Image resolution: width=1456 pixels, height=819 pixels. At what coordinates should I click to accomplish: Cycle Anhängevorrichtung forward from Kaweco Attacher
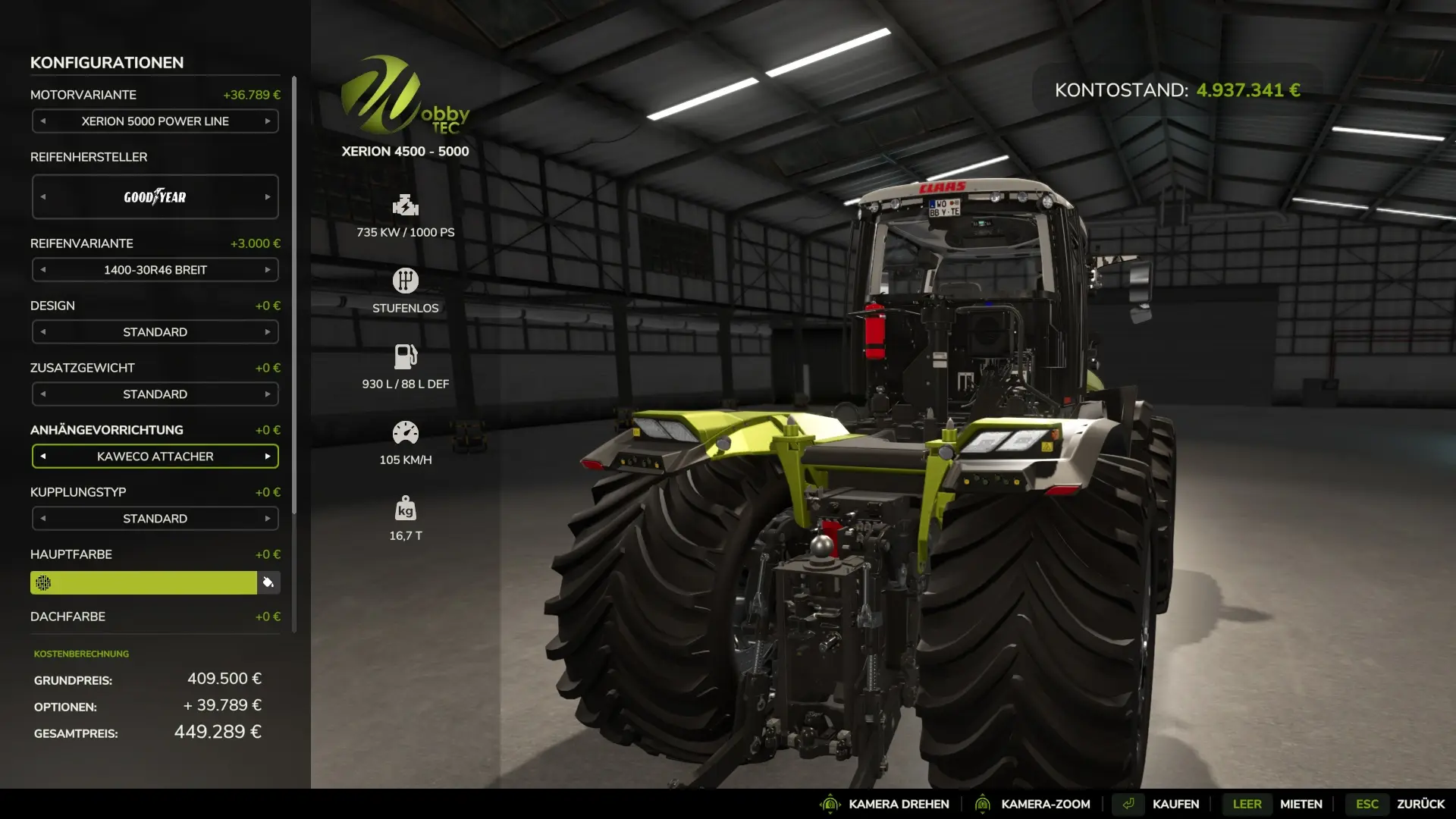tap(268, 457)
